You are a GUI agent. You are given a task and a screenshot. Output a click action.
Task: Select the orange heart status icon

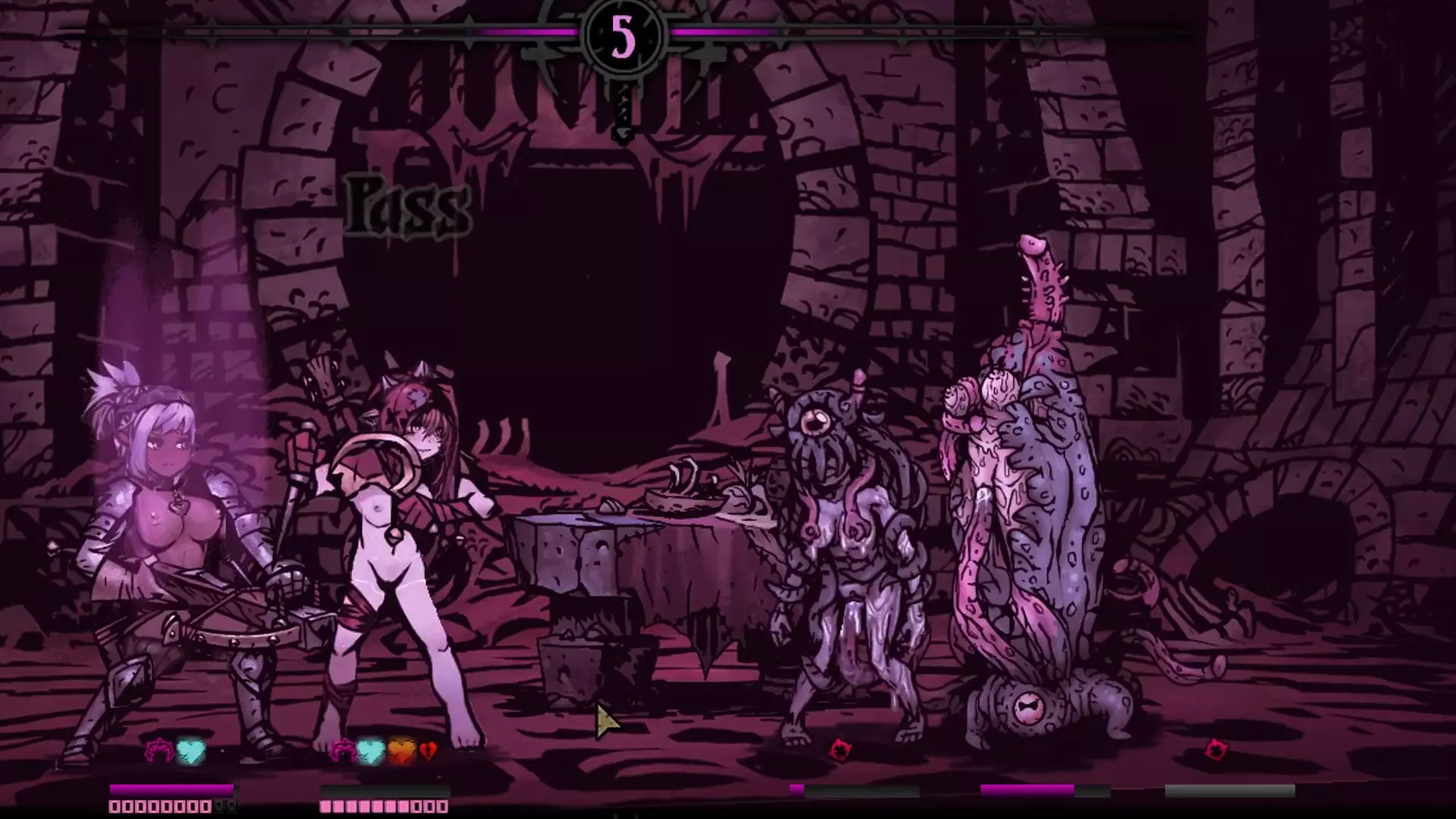401,751
